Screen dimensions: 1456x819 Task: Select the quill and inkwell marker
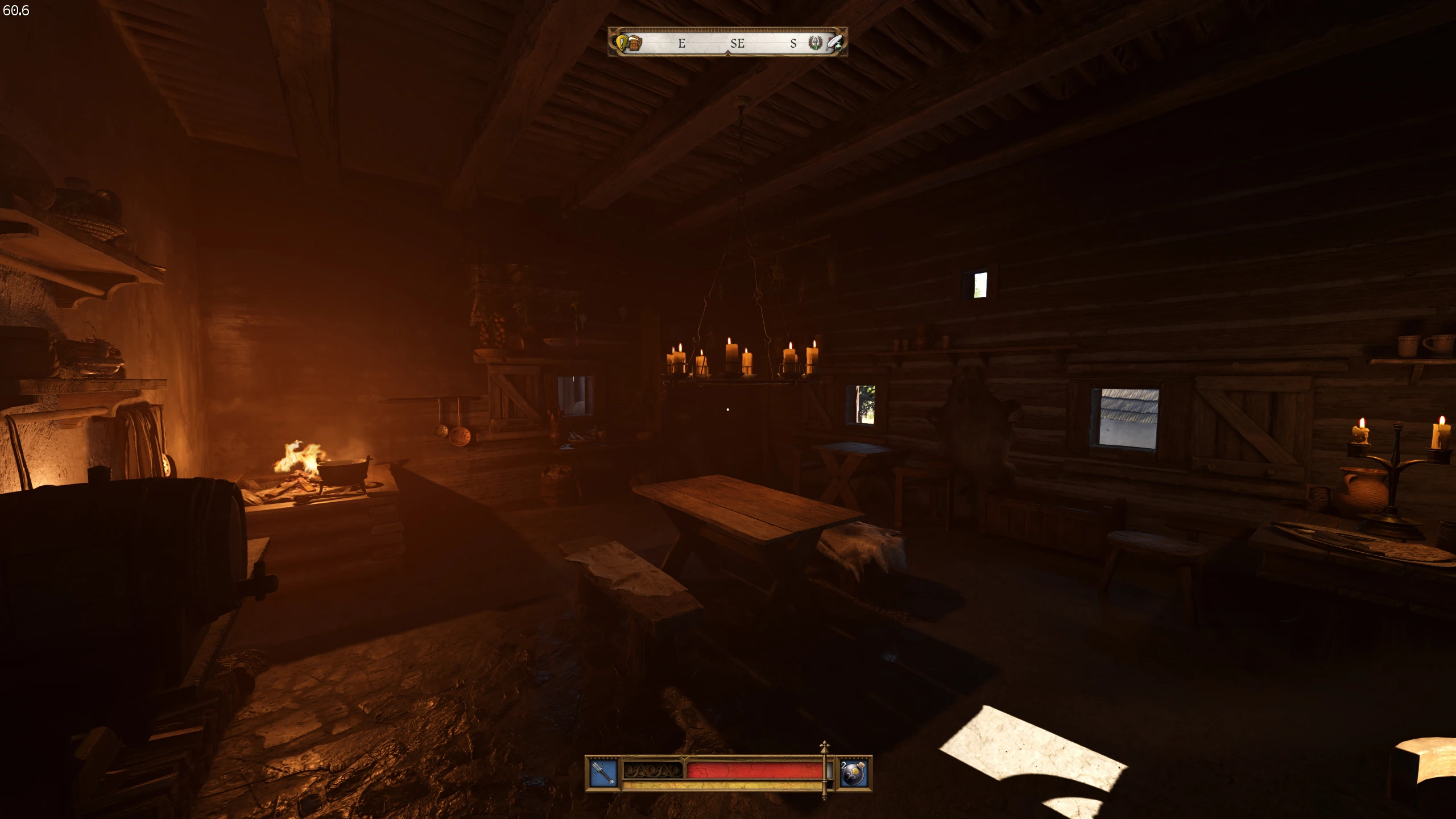[x=834, y=43]
